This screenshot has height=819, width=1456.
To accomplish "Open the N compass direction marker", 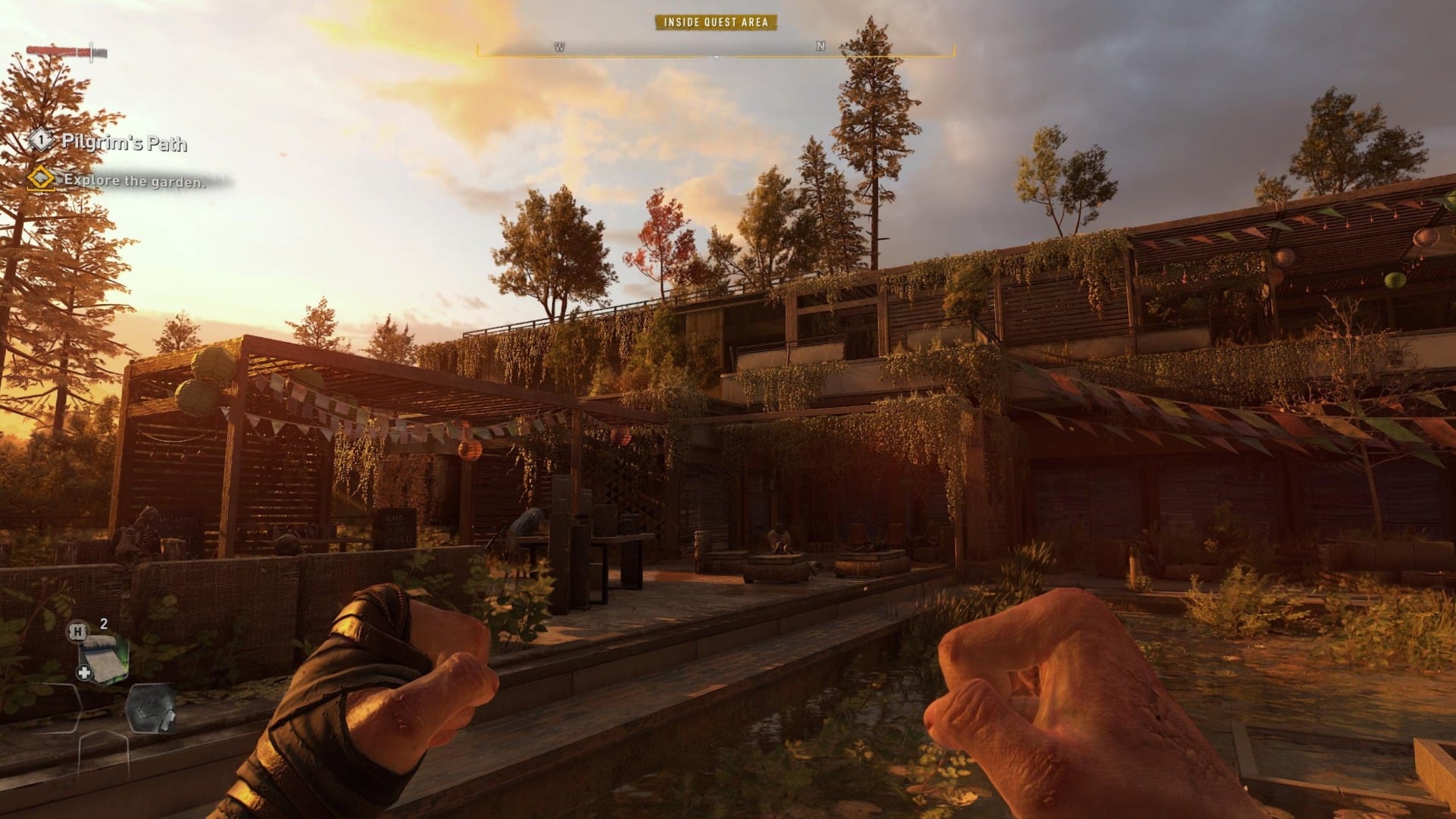I will [819, 47].
